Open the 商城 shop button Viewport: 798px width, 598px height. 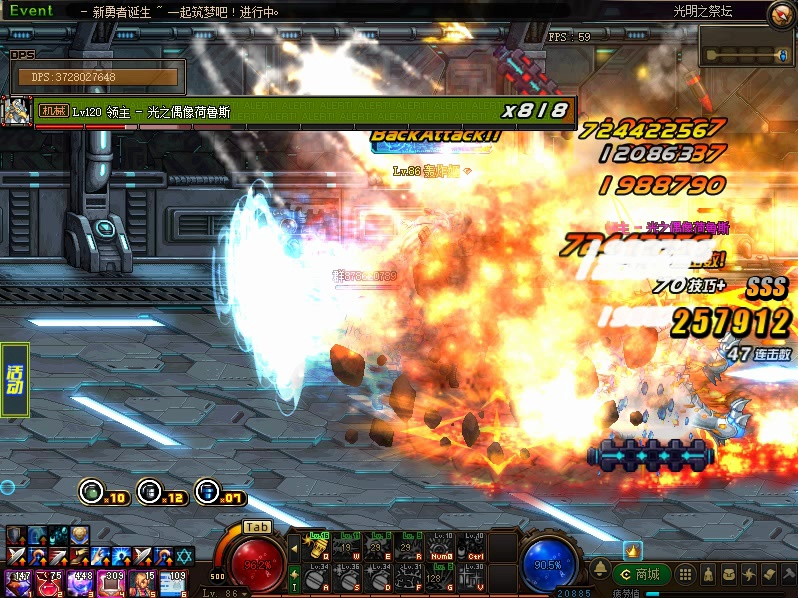tap(642, 574)
